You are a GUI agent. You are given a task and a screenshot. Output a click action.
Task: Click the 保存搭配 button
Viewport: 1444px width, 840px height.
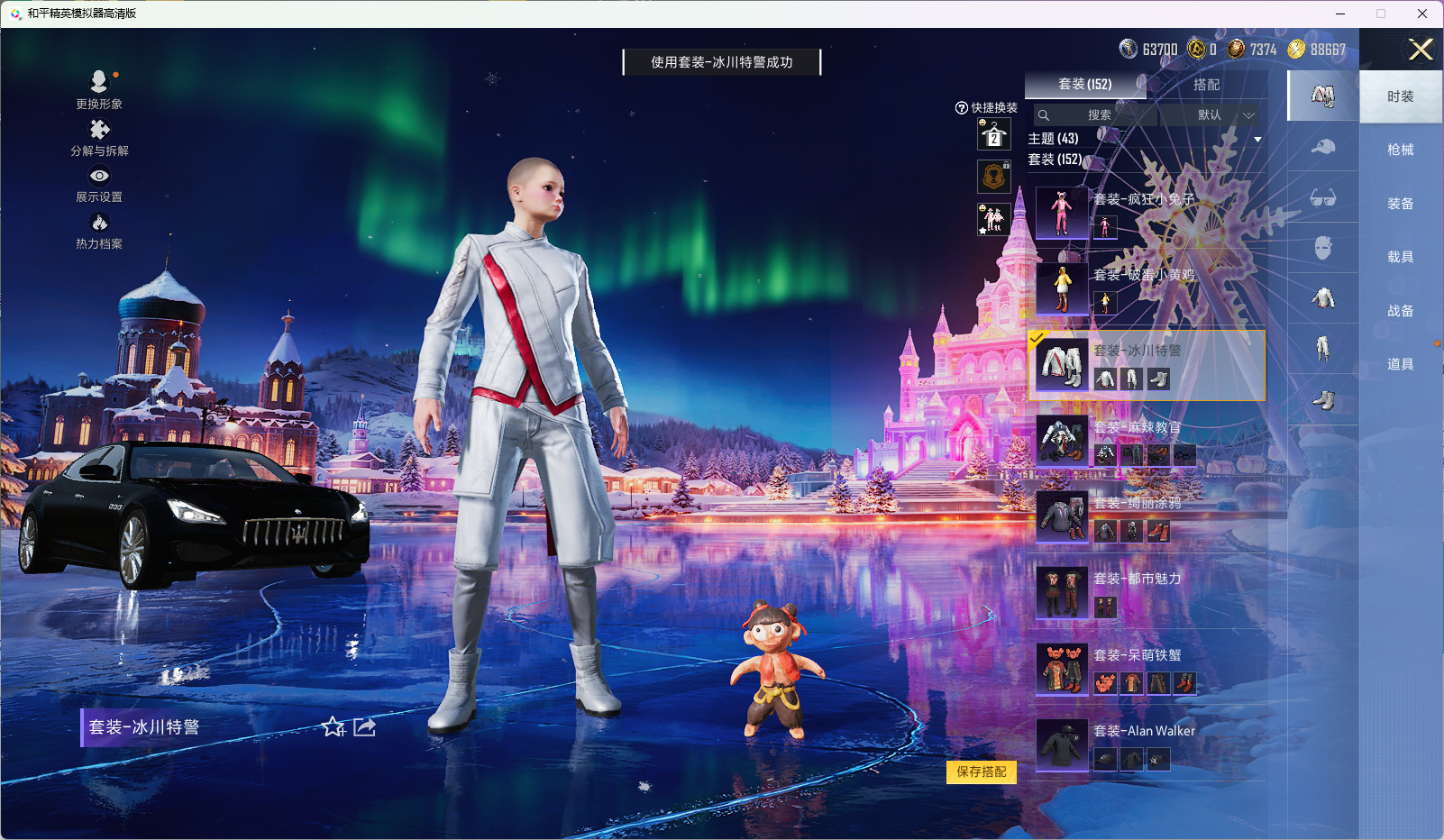coord(981,772)
